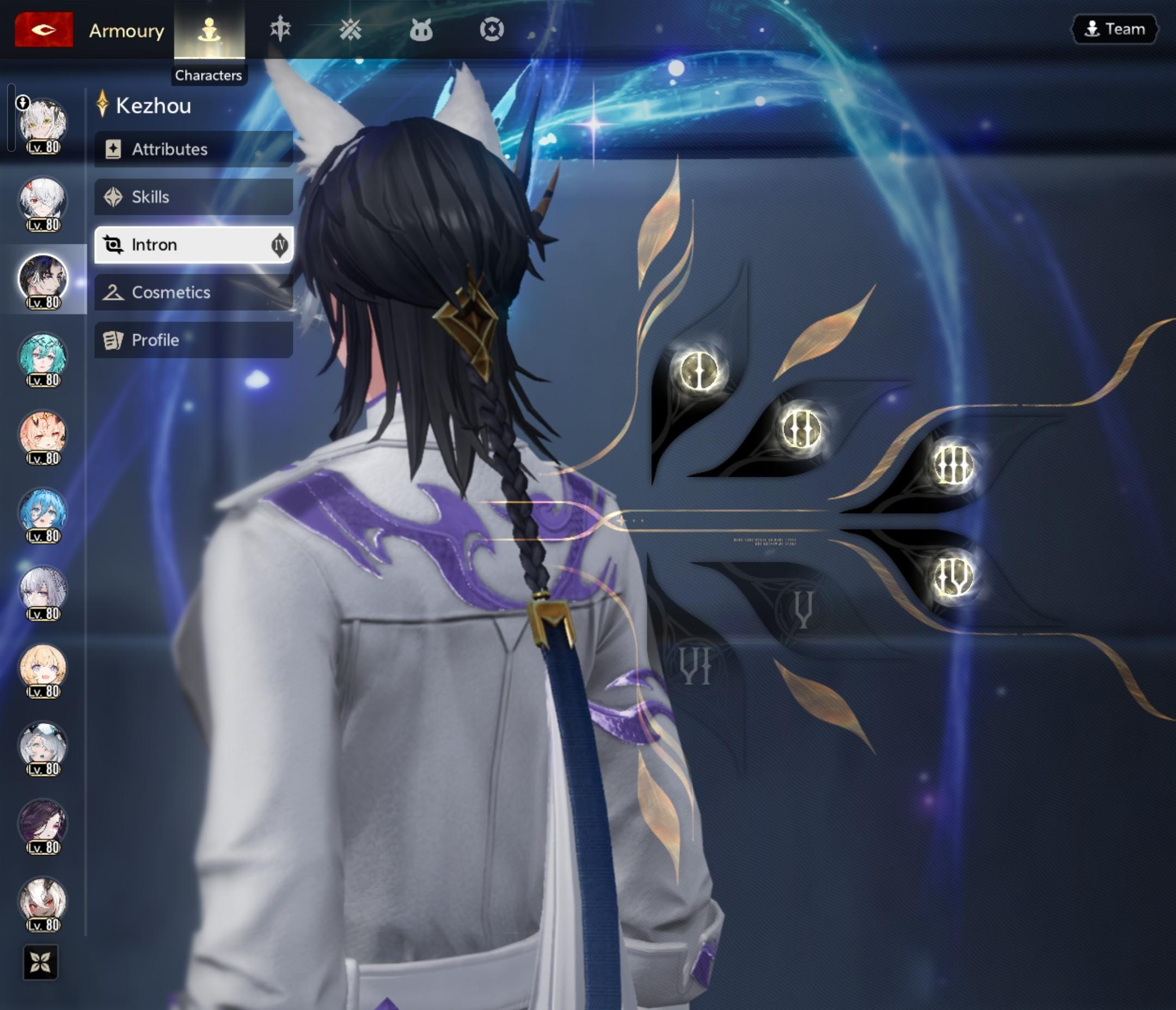Viewport: 1176px width, 1010px height.
Task: Open the Cosmetics menu entry
Action: pyautogui.click(x=193, y=292)
